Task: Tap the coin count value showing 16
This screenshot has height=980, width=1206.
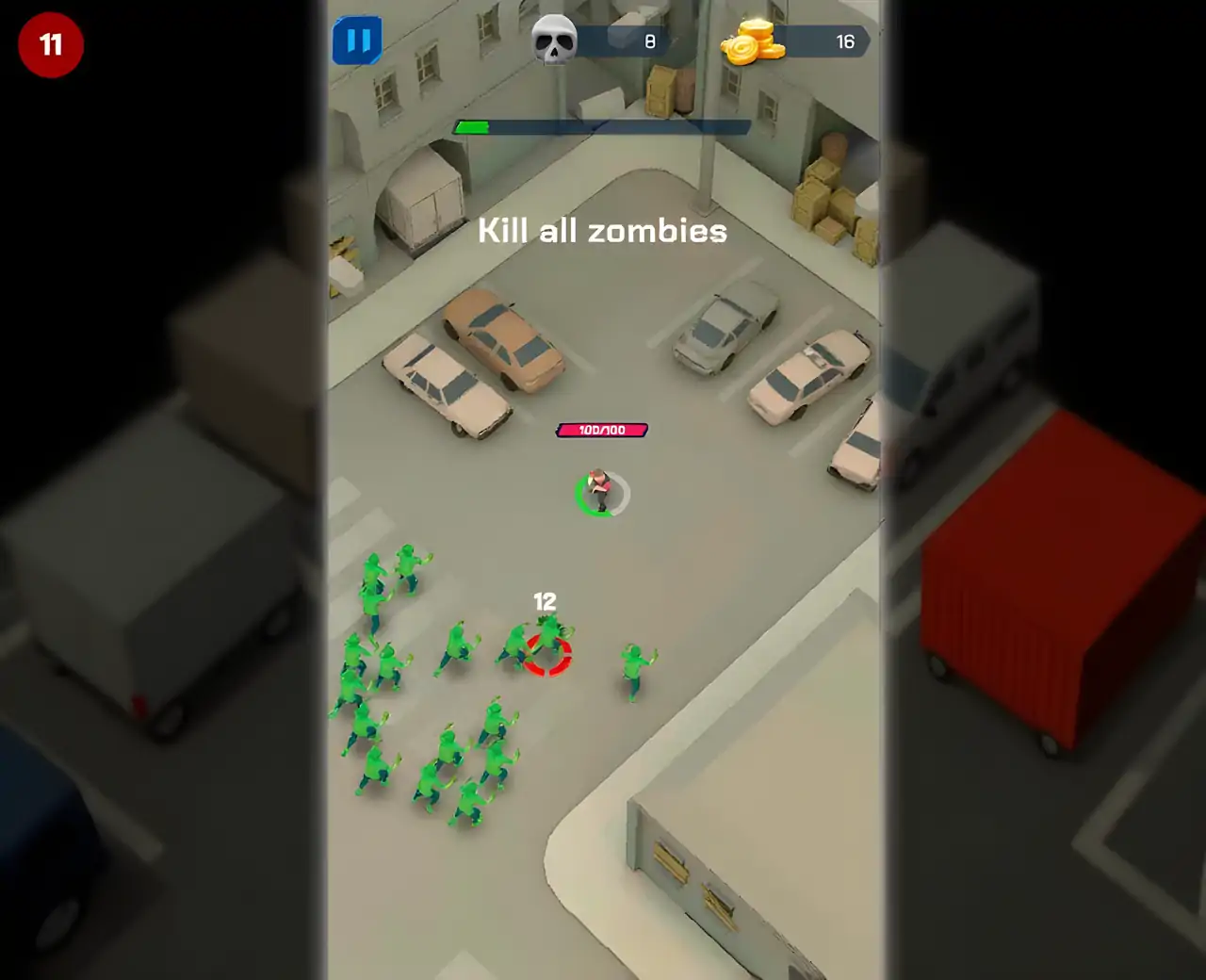Action: pos(845,41)
